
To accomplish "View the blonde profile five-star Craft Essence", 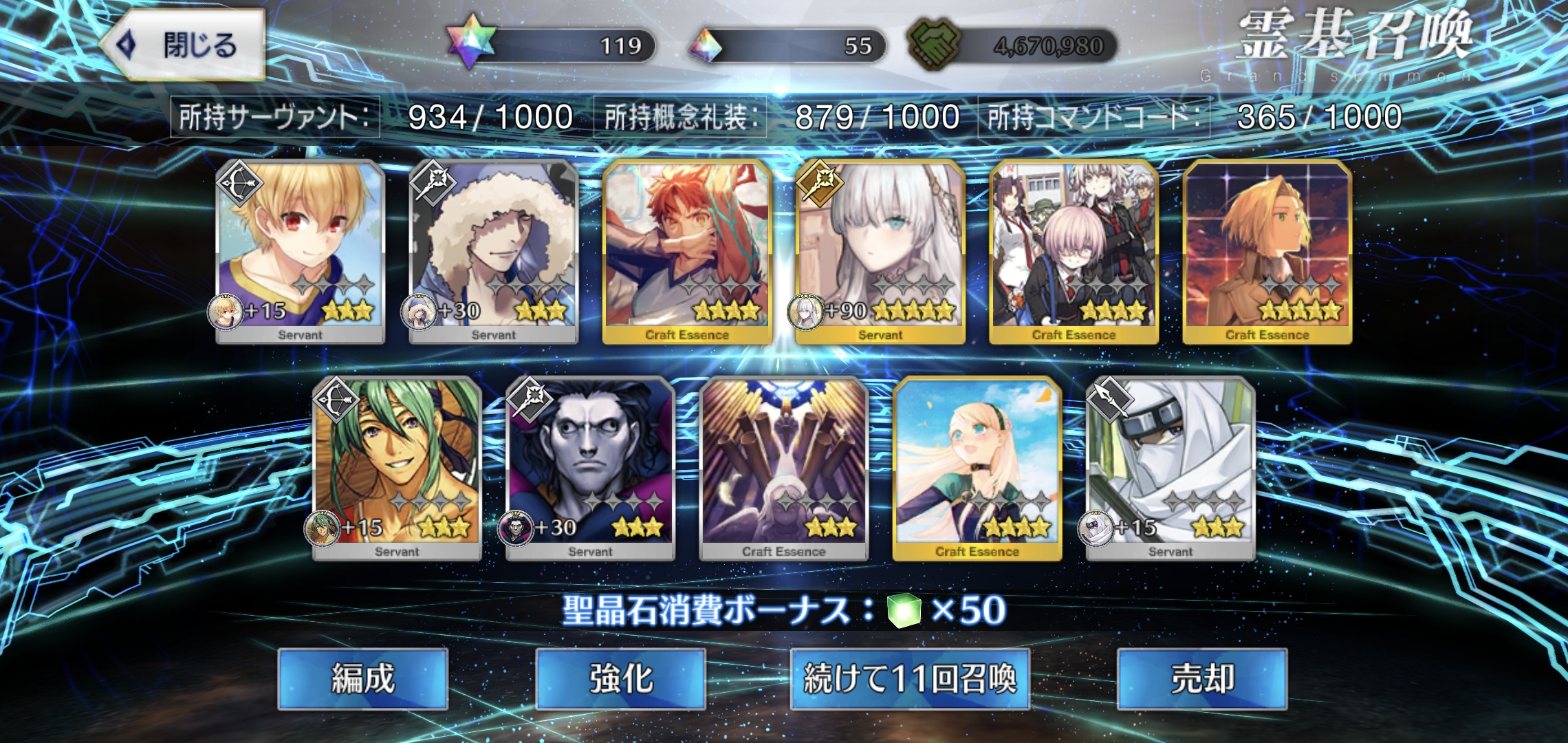I will 1267,251.
